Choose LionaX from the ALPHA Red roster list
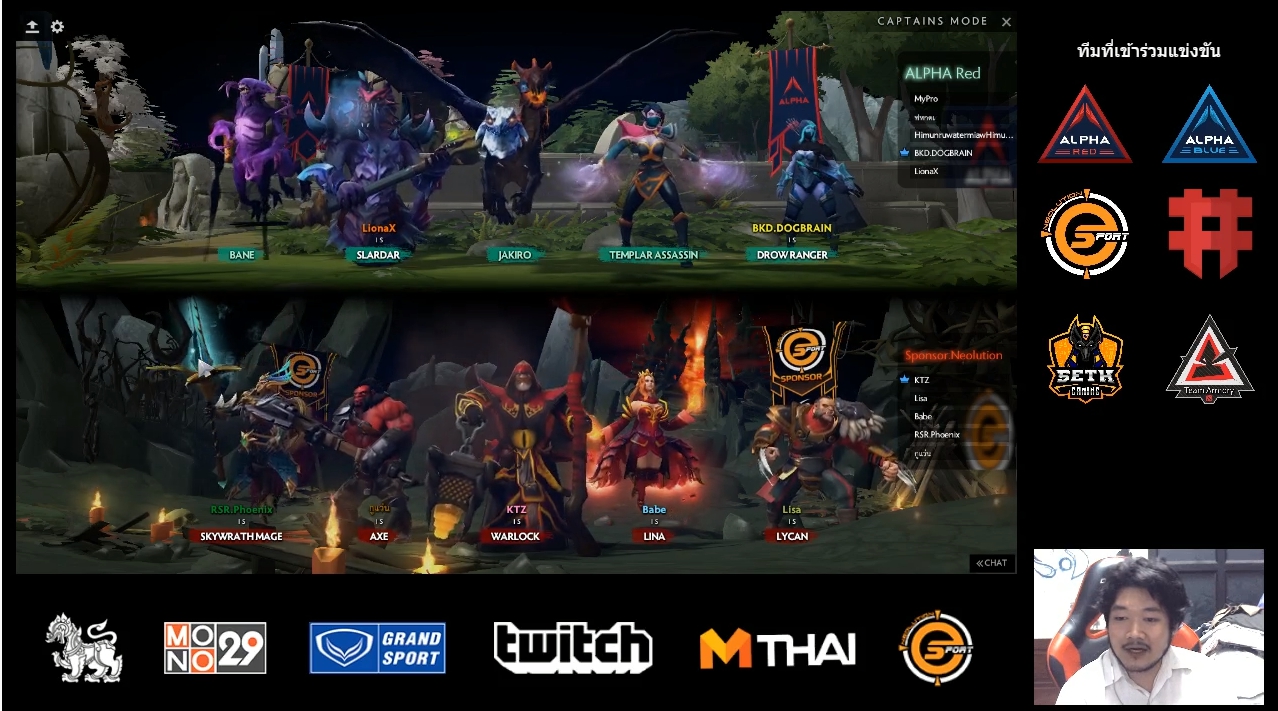 (927, 171)
